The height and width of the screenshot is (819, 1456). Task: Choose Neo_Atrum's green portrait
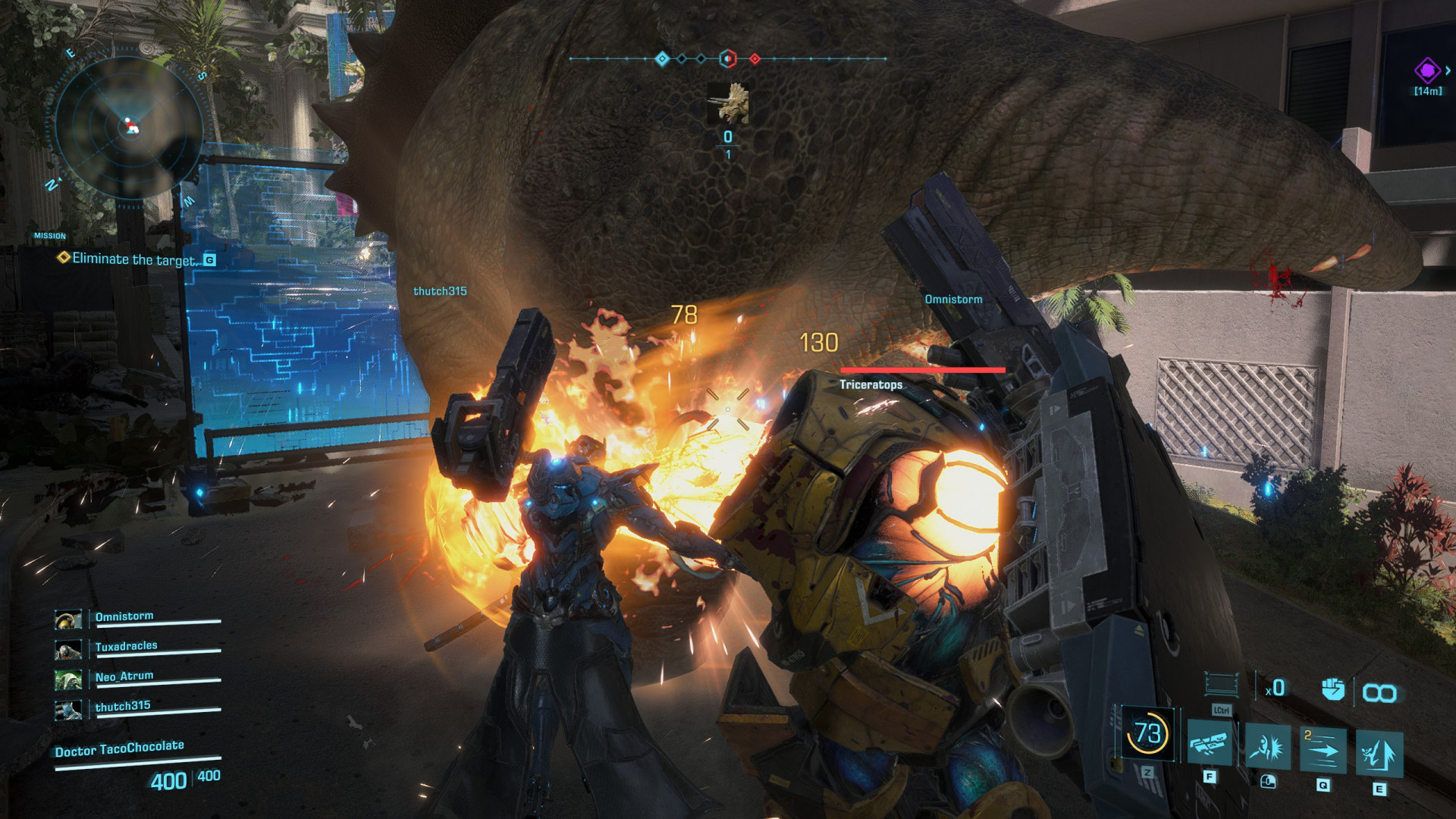pos(68,679)
